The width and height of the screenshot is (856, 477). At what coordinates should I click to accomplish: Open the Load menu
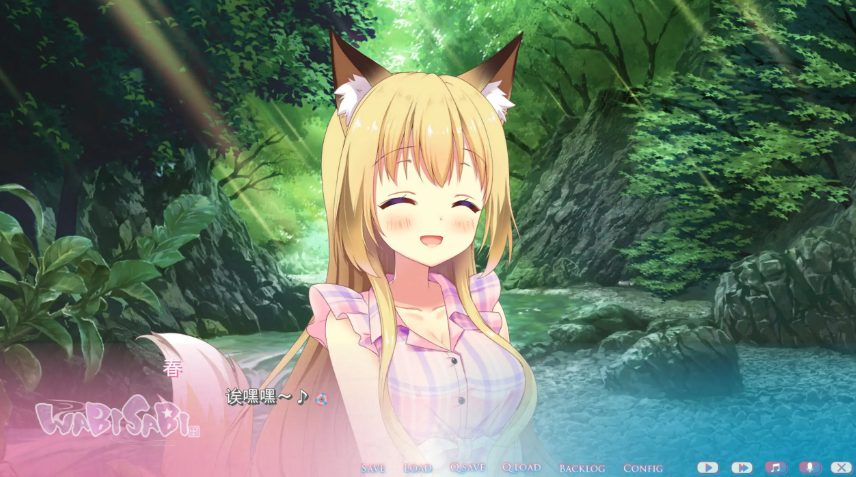pyautogui.click(x=417, y=467)
